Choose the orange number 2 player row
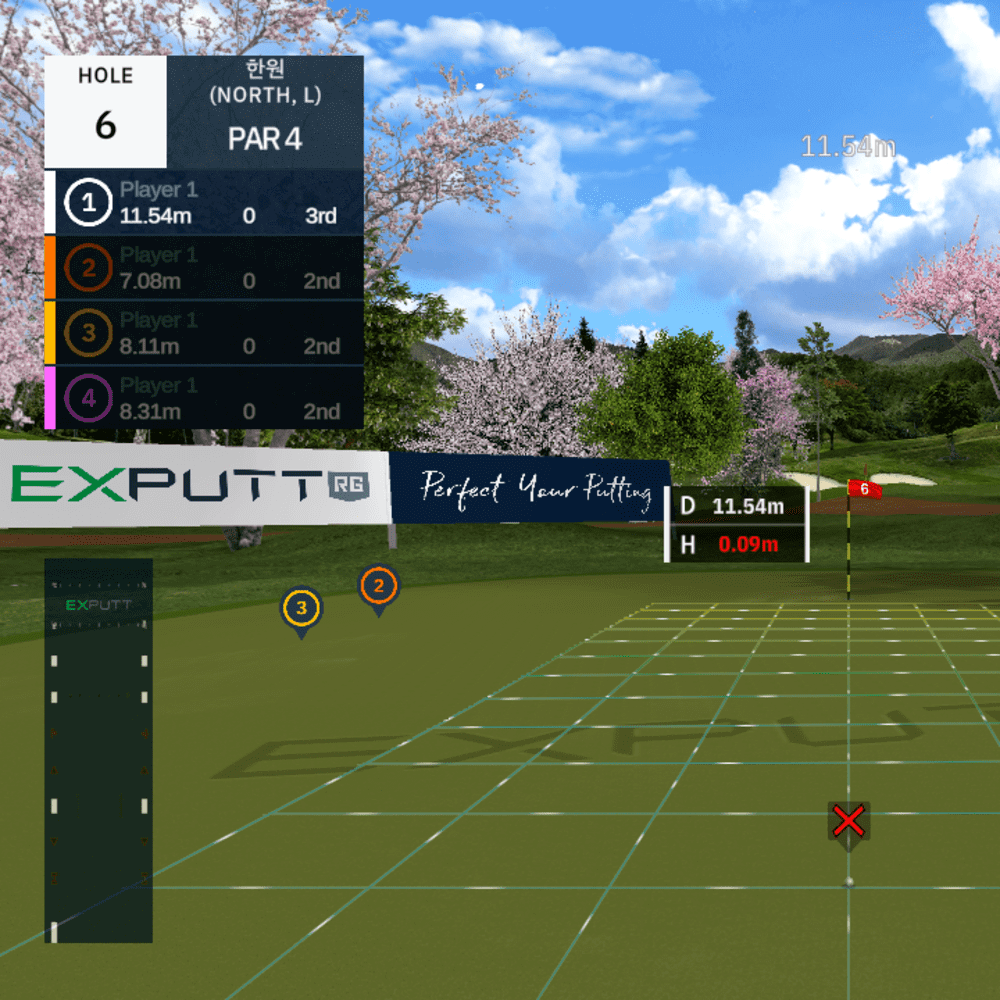Screen dimensions: 1000x1000 point(204,268)
